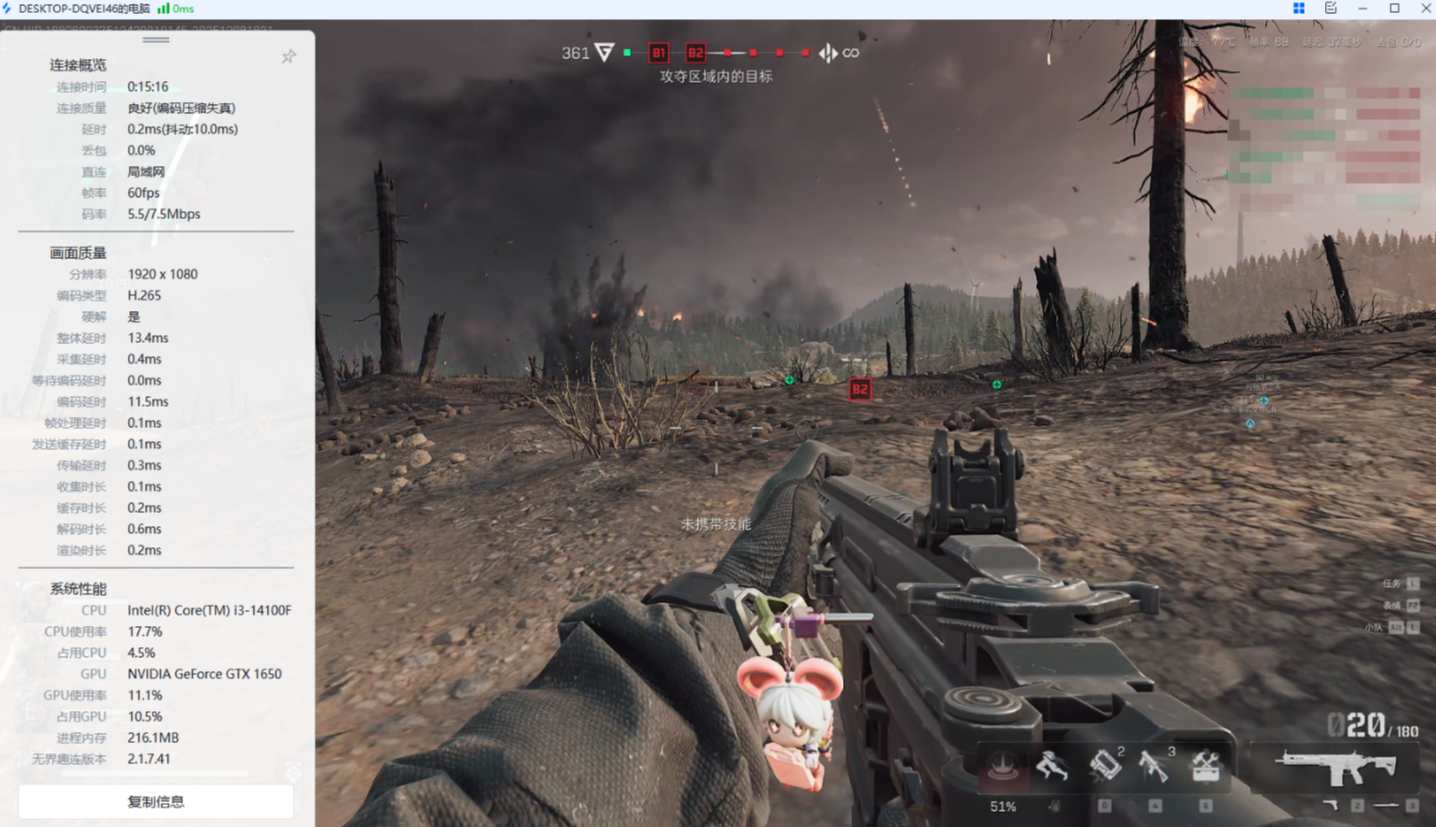Open the blue grid menu in title bar

1299,8
